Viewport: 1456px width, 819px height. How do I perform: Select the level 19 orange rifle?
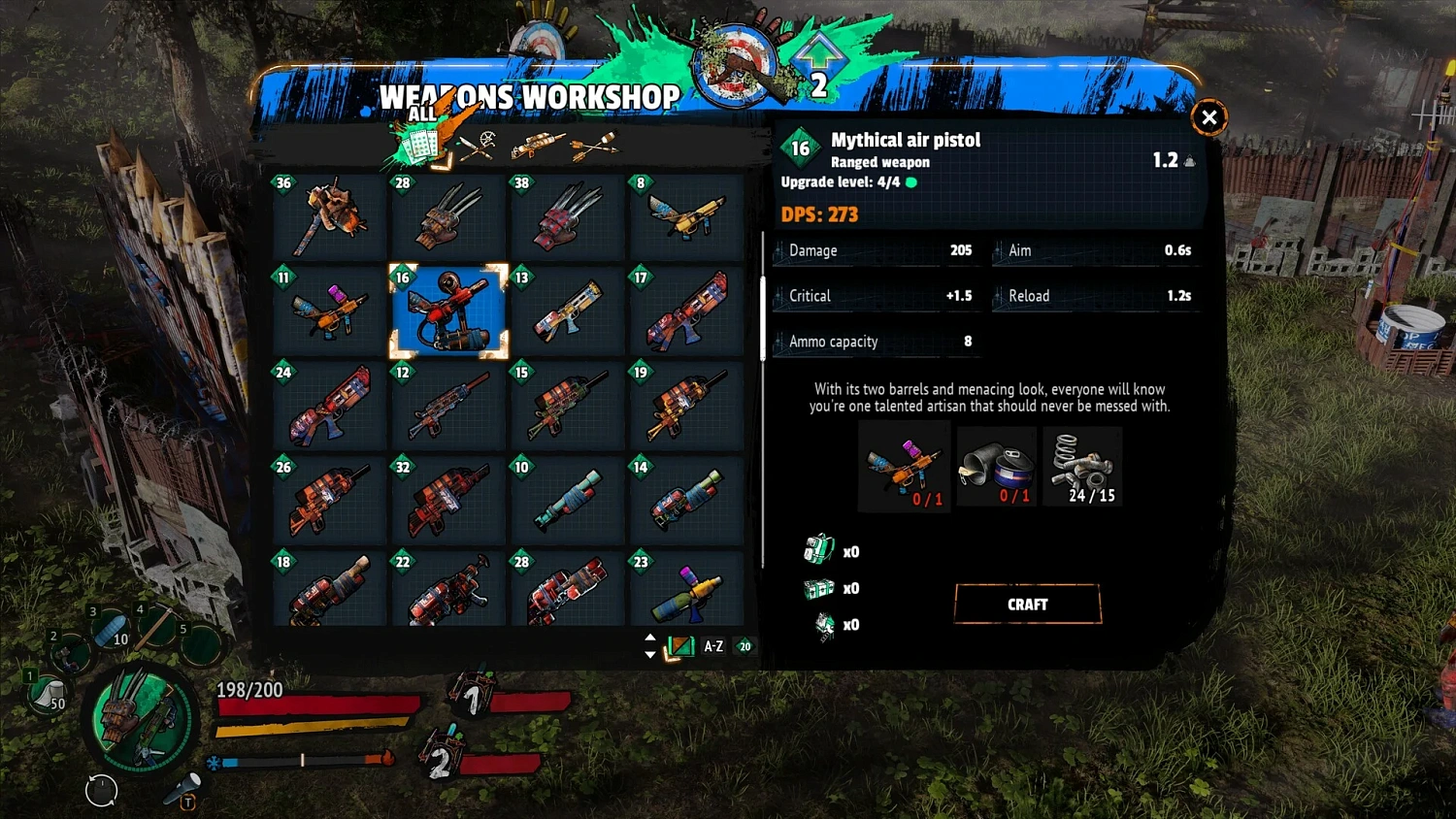click(686, 406)
